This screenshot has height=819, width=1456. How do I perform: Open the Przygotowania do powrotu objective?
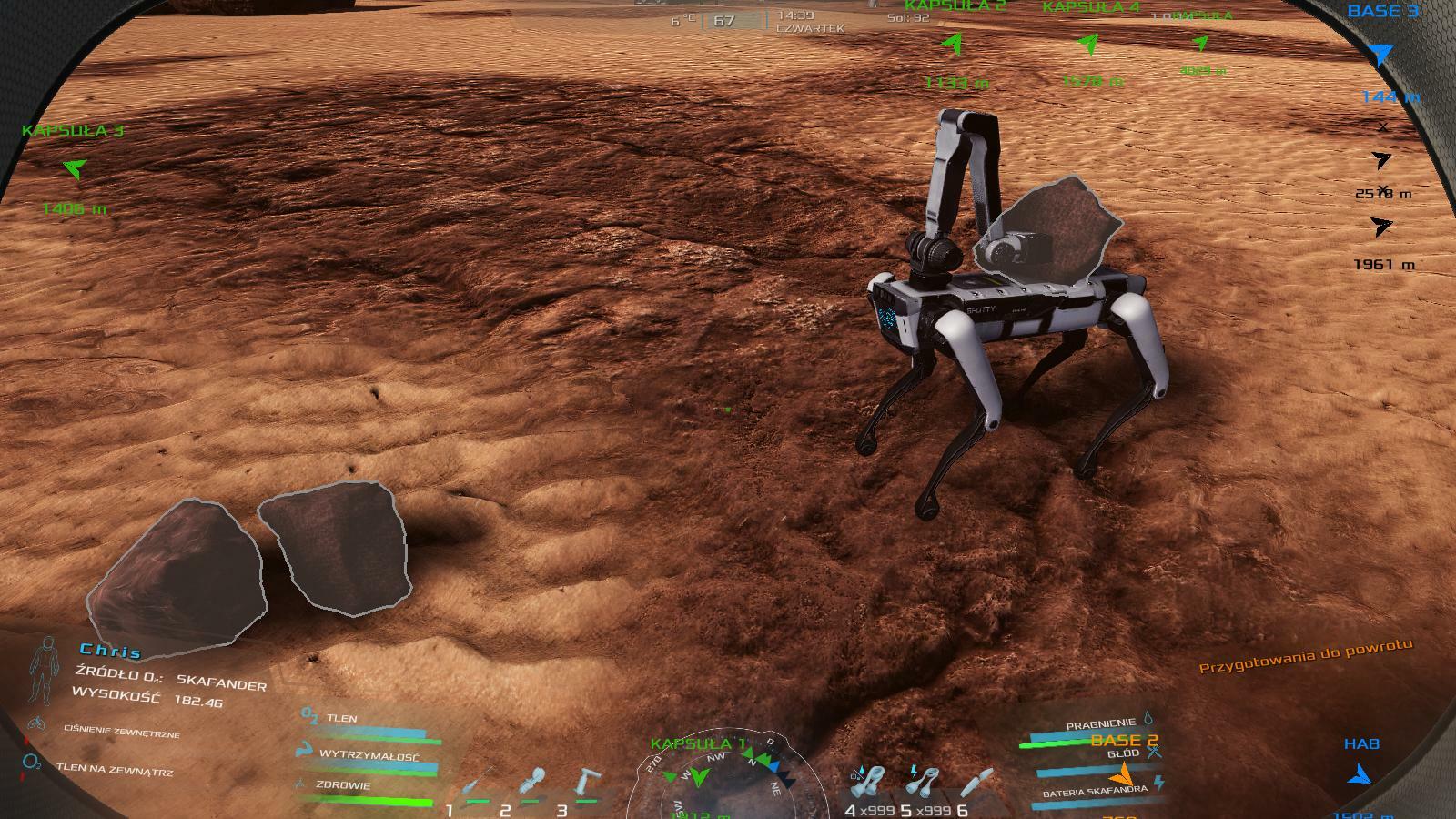1305,656
